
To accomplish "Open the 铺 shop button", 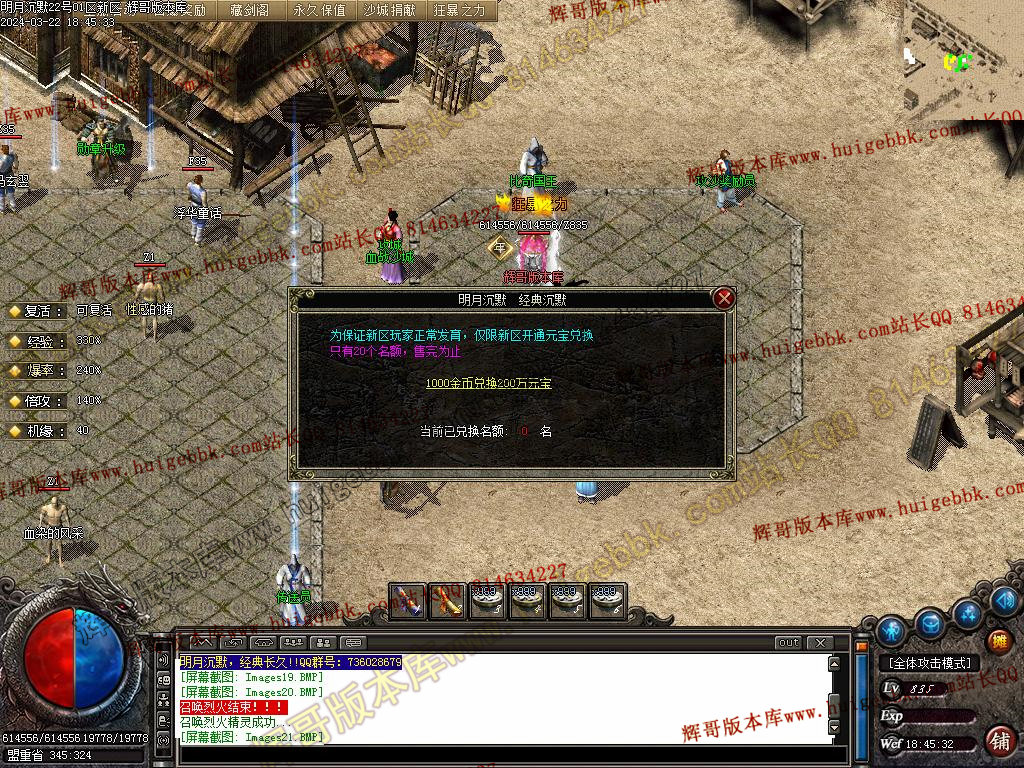I will [998, 741].
